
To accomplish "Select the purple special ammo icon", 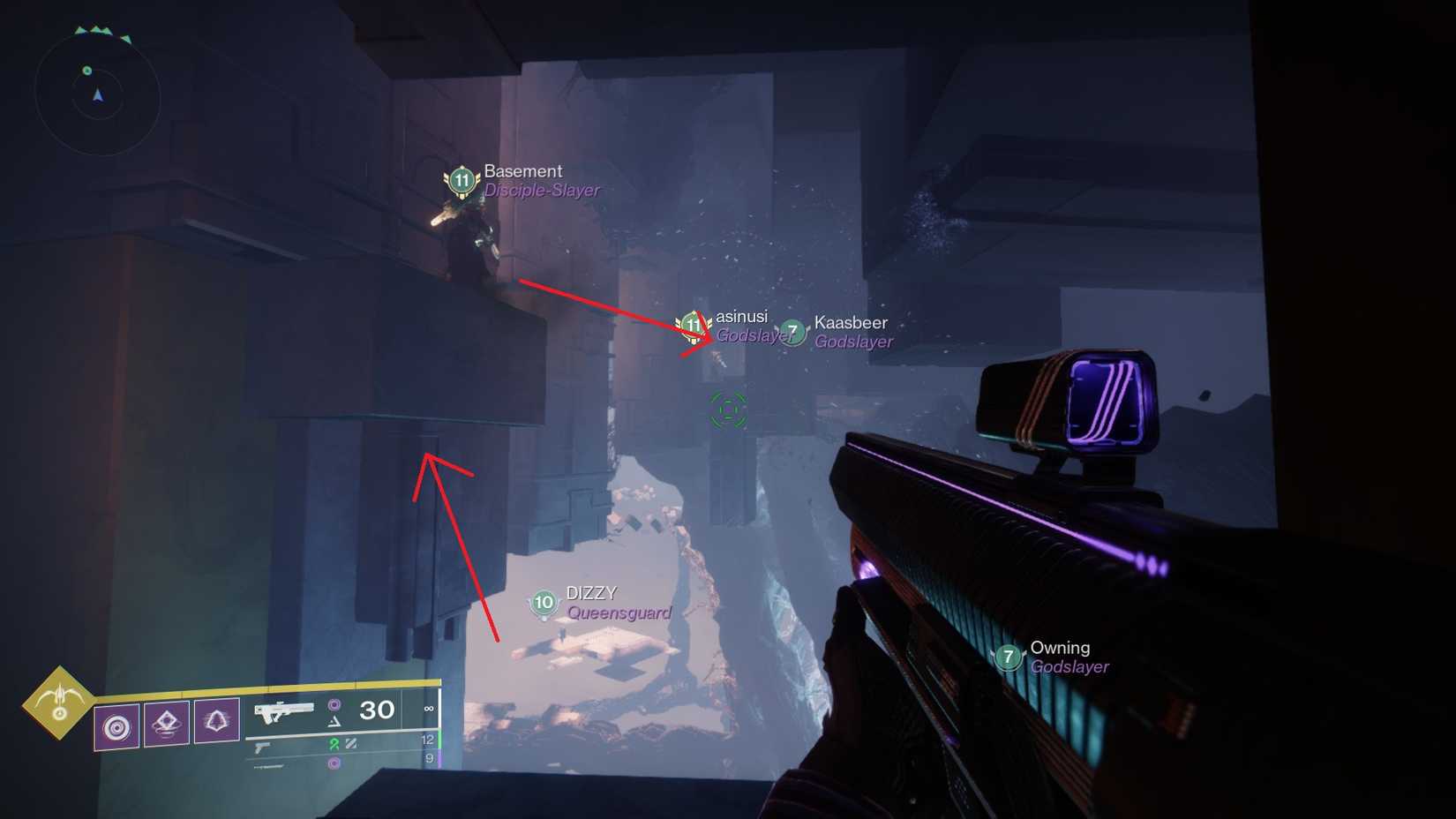I will tap(335, 707).
